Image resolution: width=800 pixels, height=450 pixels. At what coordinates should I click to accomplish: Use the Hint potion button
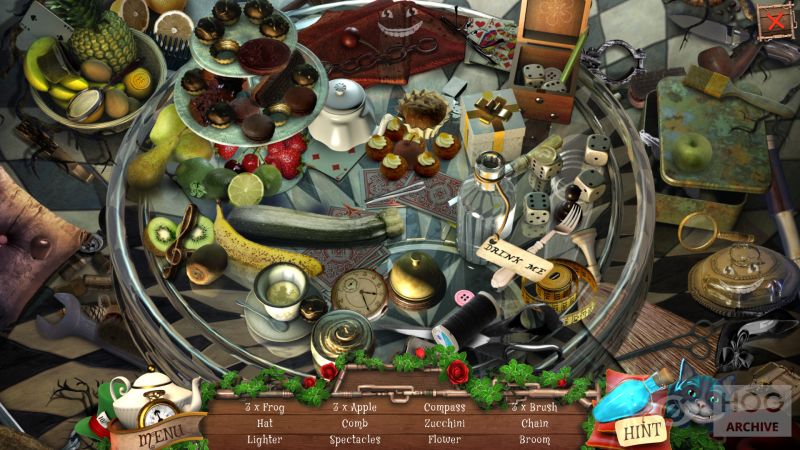coord(640,432)
